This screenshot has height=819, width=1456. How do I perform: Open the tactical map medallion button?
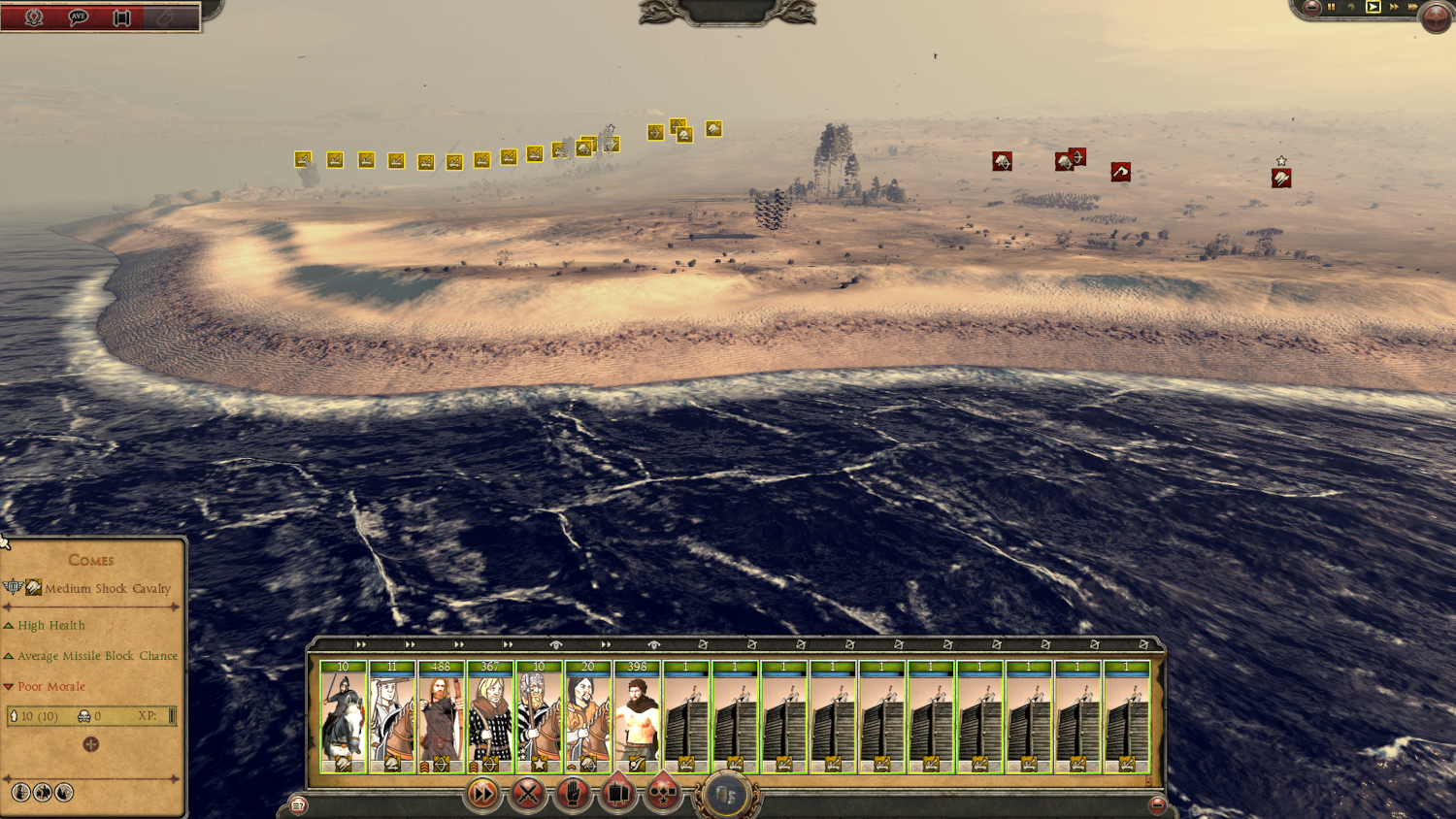coord(729,794)
